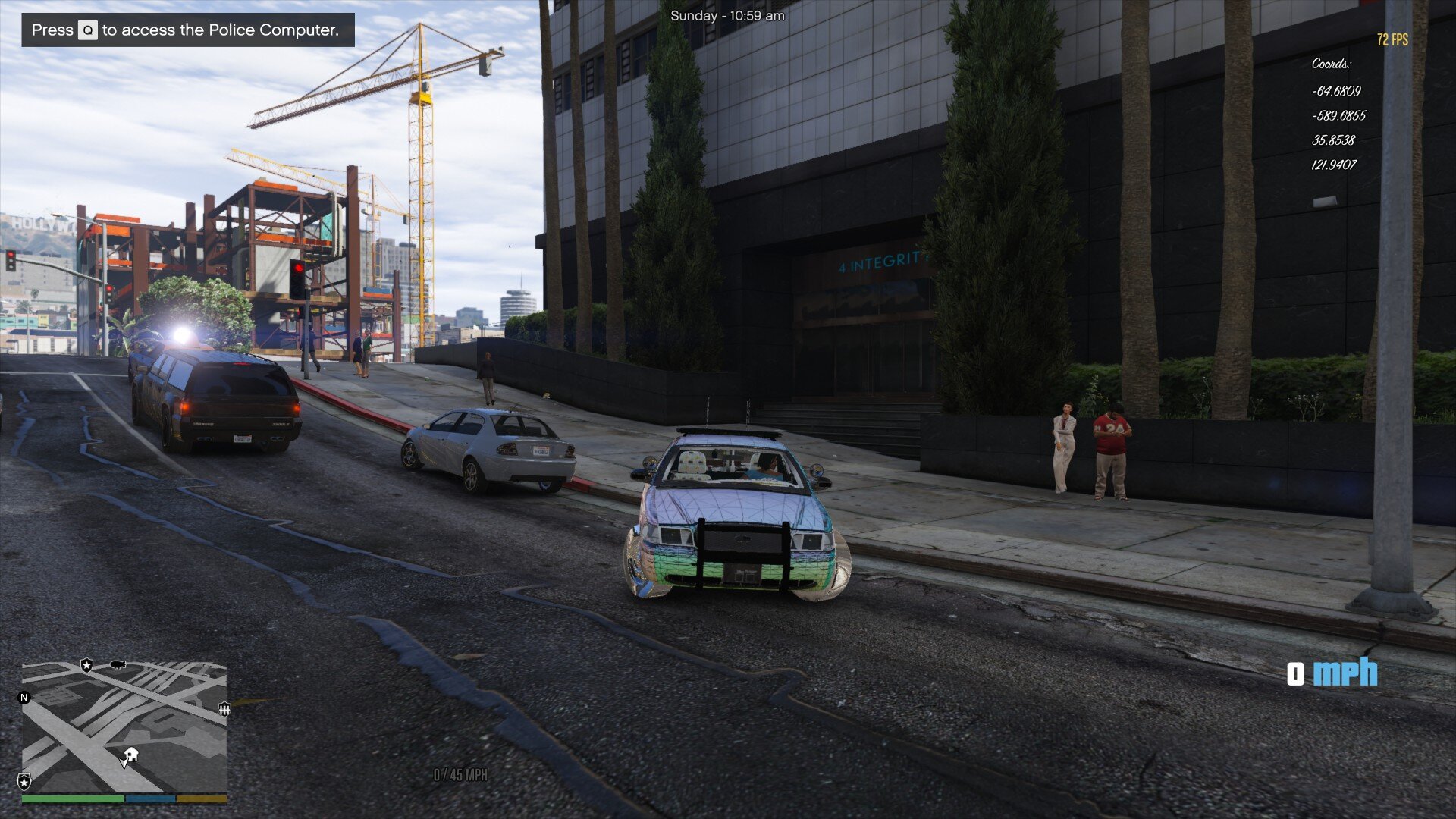Image resolution: width=1456 pixels, height=819 pixels.
Task: Select the blimp-adjacent police shield marker
Action: click(x=86, y=665)
